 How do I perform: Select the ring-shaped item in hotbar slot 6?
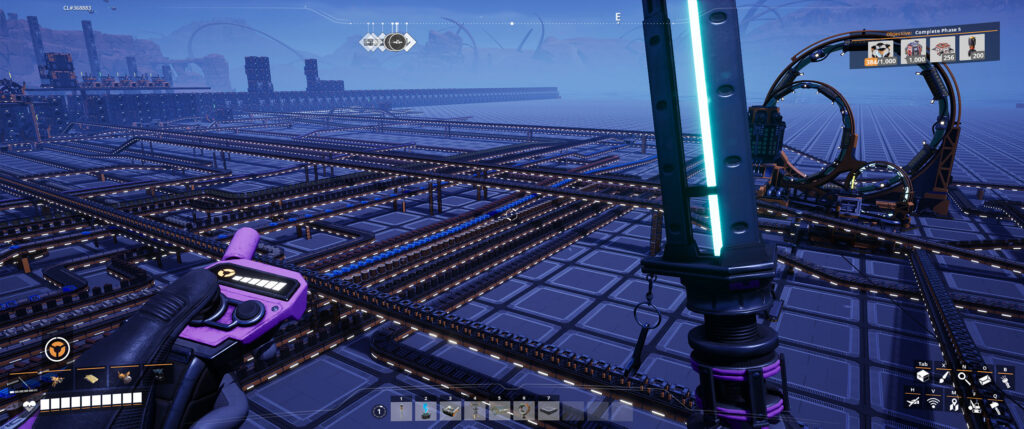(x=524, y=410)
